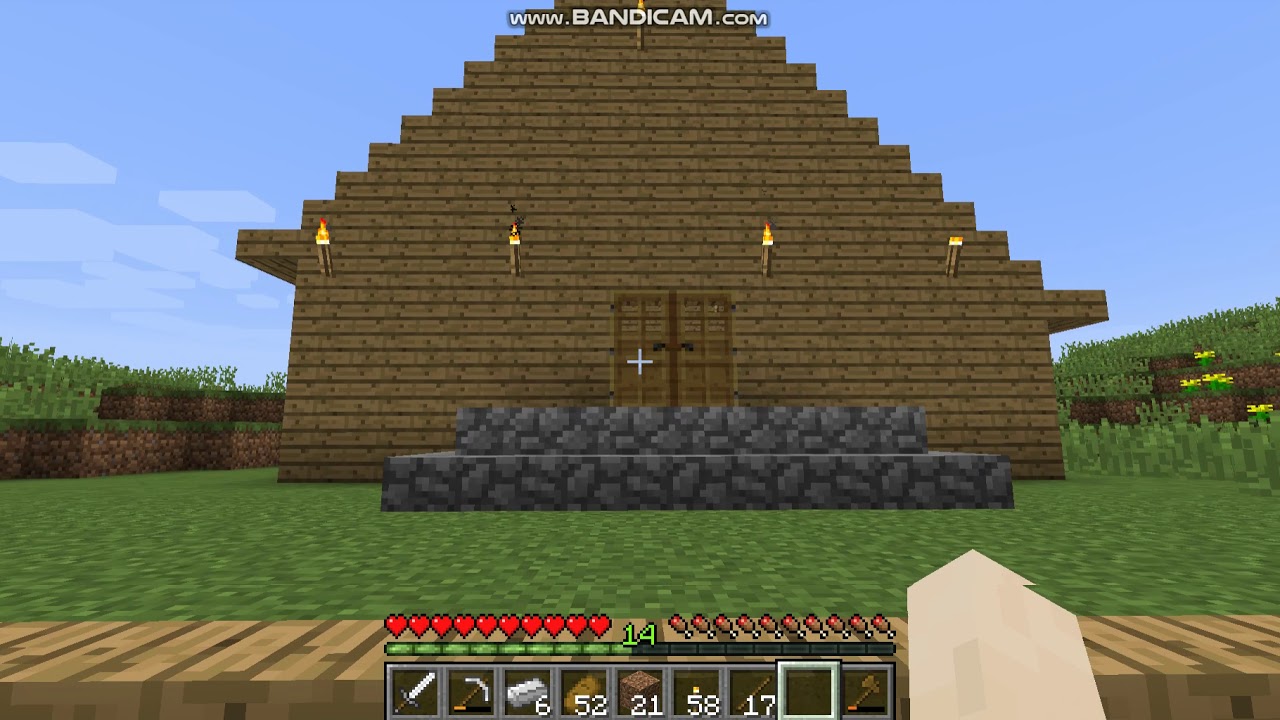Click the torch mounted left of the door
The image size is (1280, 720).
point(515,240)
